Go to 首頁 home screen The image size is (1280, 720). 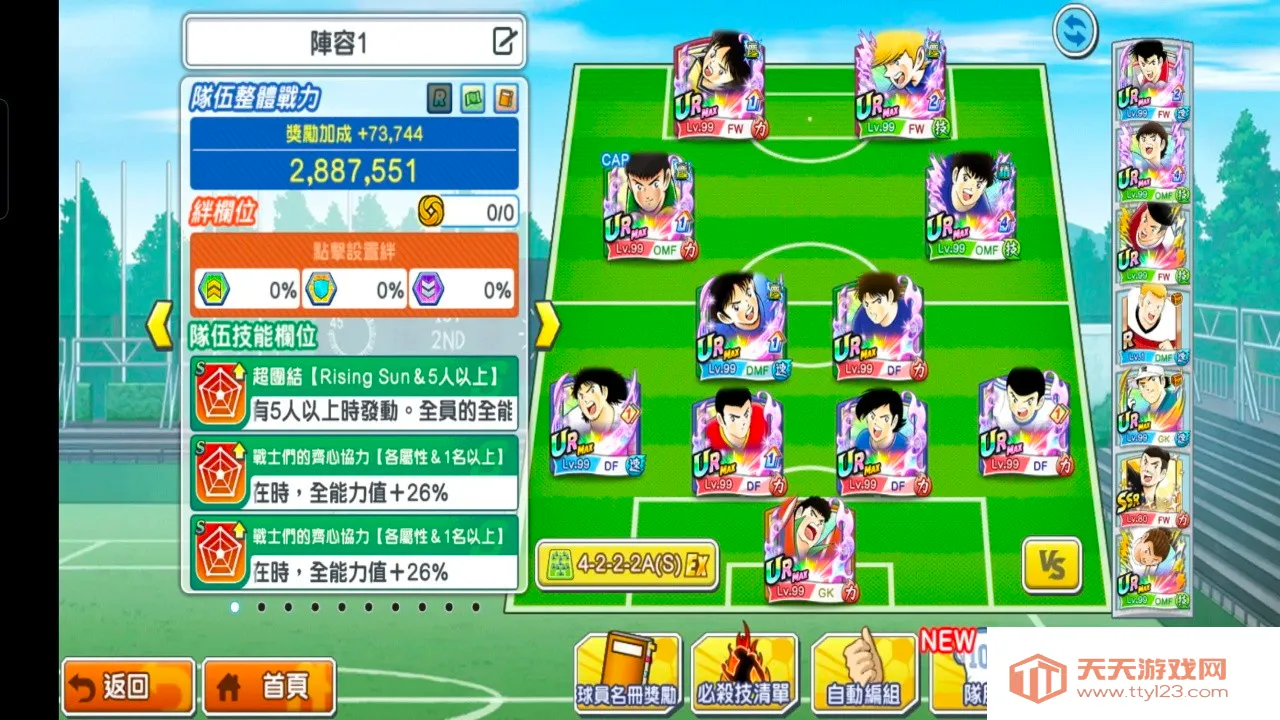pos(268,686)
